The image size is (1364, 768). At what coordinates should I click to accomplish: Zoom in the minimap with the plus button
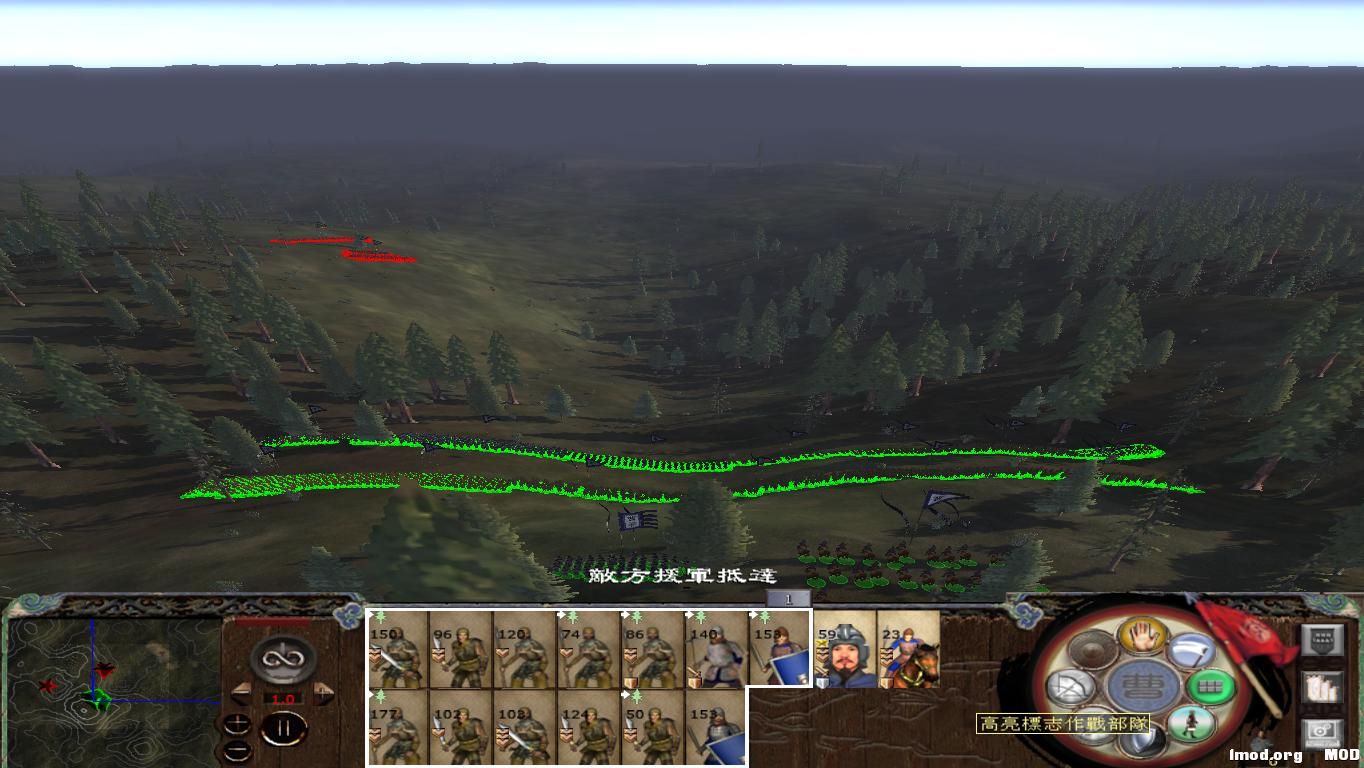coord(238,723)
